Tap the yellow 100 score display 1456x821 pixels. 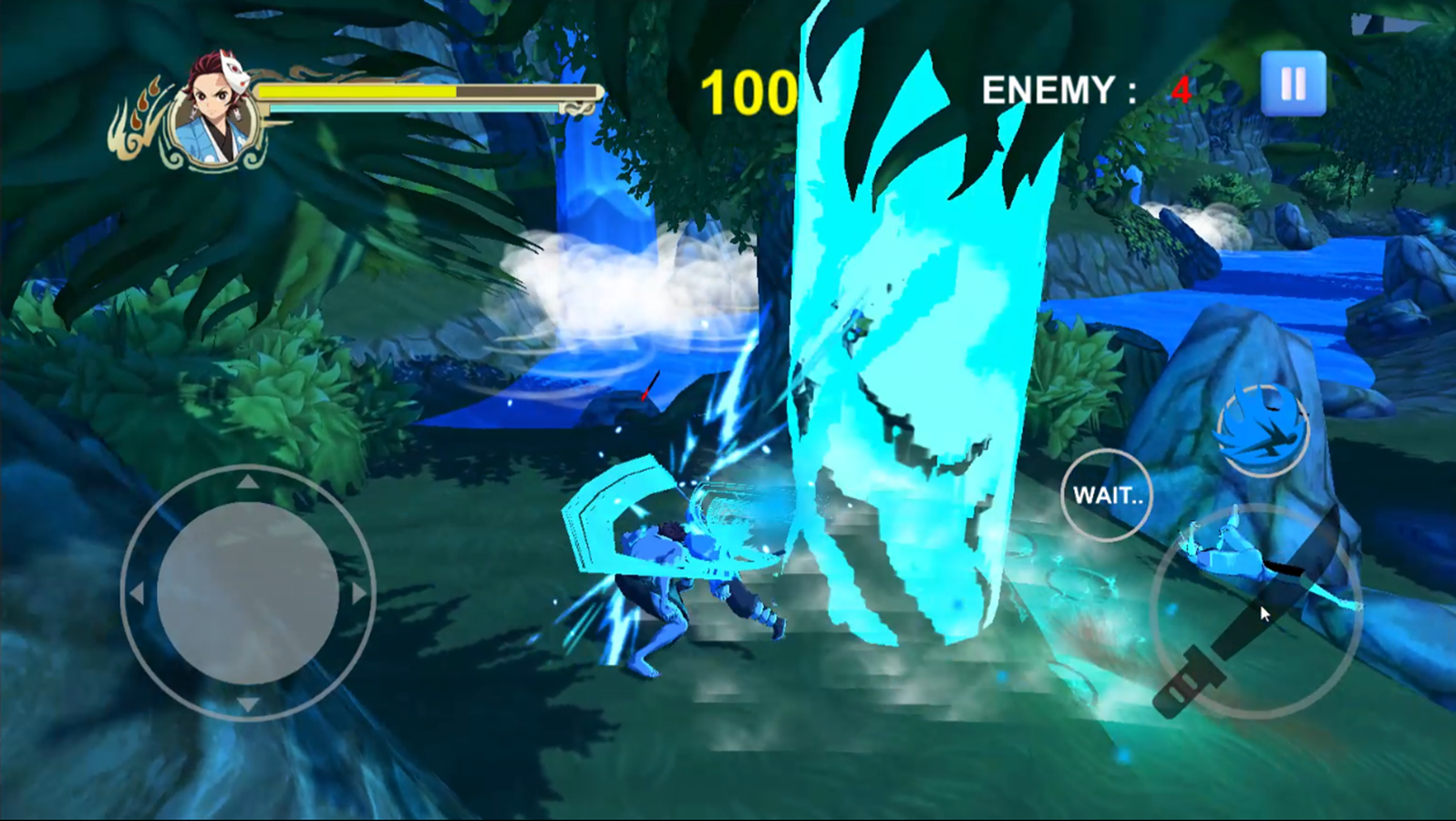(749, 88)
